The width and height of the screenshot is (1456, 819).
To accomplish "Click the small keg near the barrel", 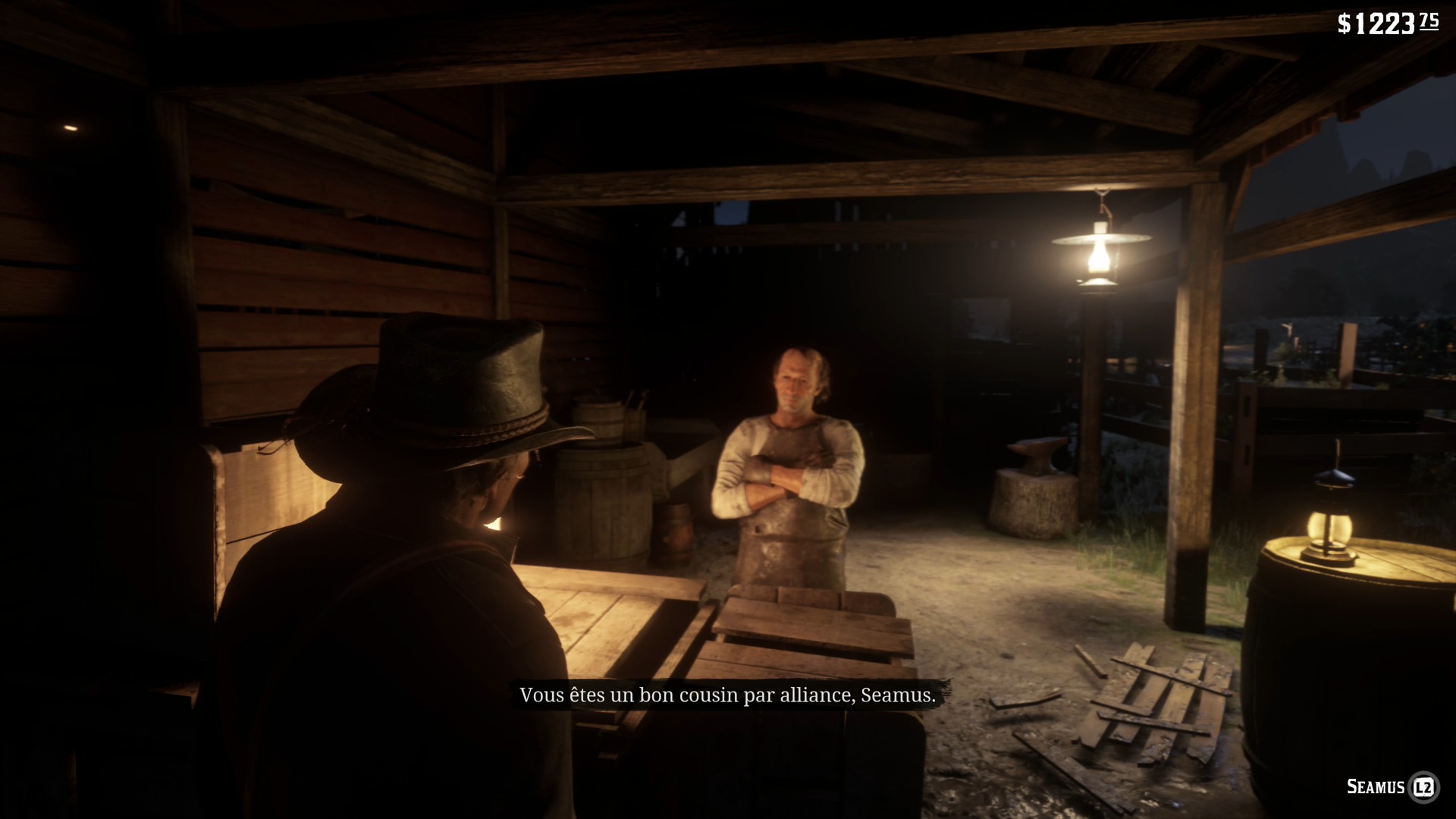I will click(x=670, y=531).
